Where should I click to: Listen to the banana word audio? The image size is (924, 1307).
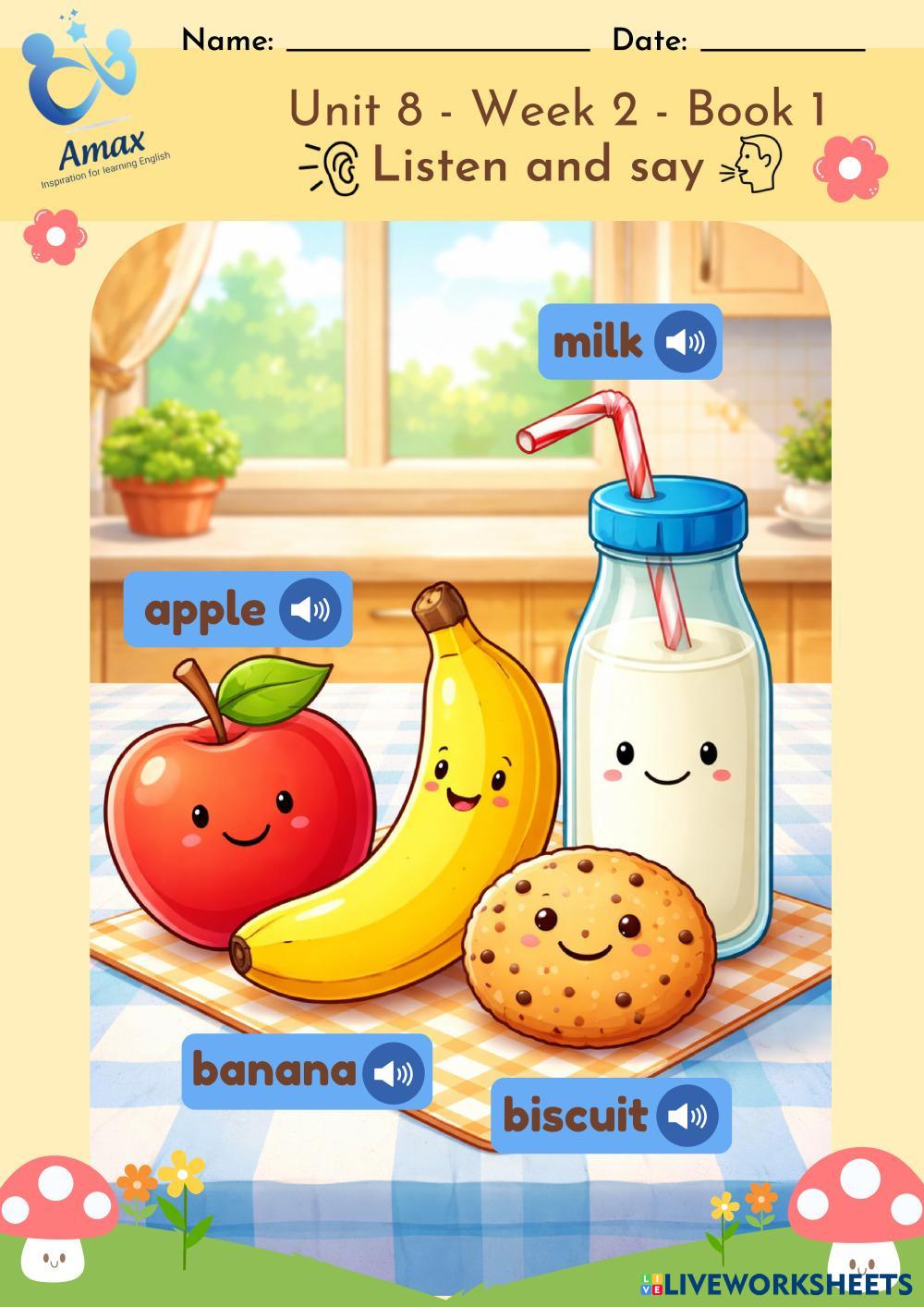394,1072
